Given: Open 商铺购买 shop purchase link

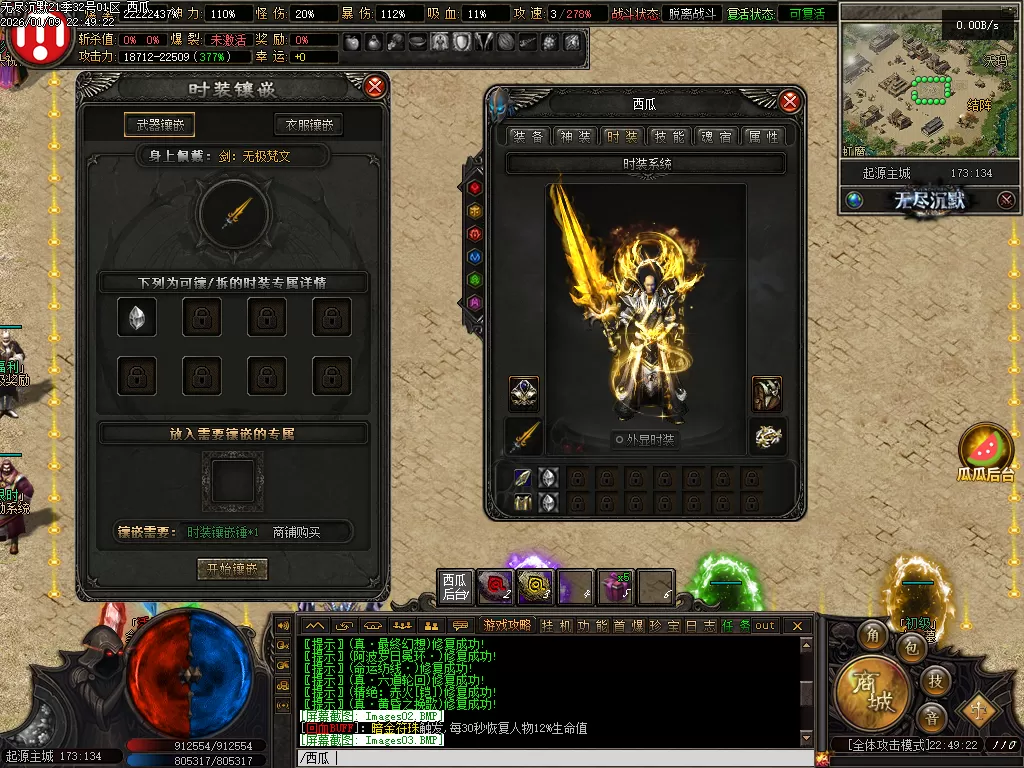Looking at the screenshot, I should (x=299, y=533).
